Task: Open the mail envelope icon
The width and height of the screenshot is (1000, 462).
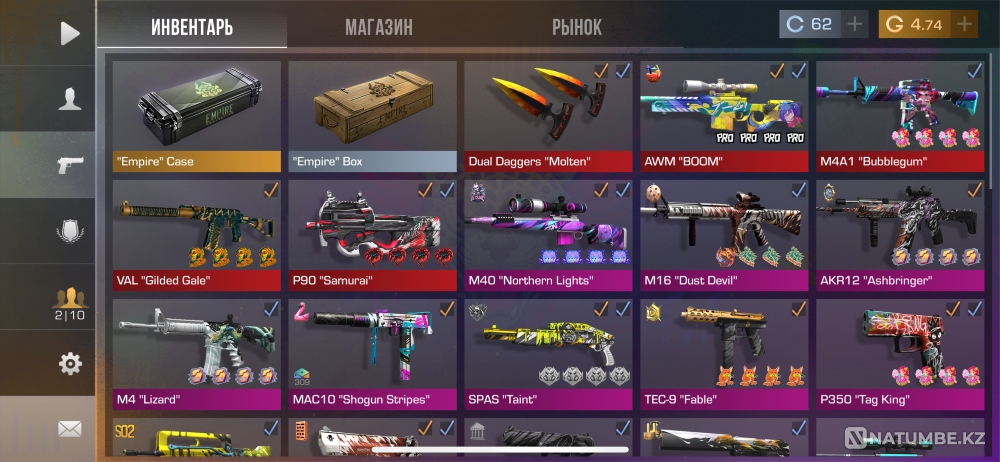Action: pyautogui.click(x=69, y=429)
